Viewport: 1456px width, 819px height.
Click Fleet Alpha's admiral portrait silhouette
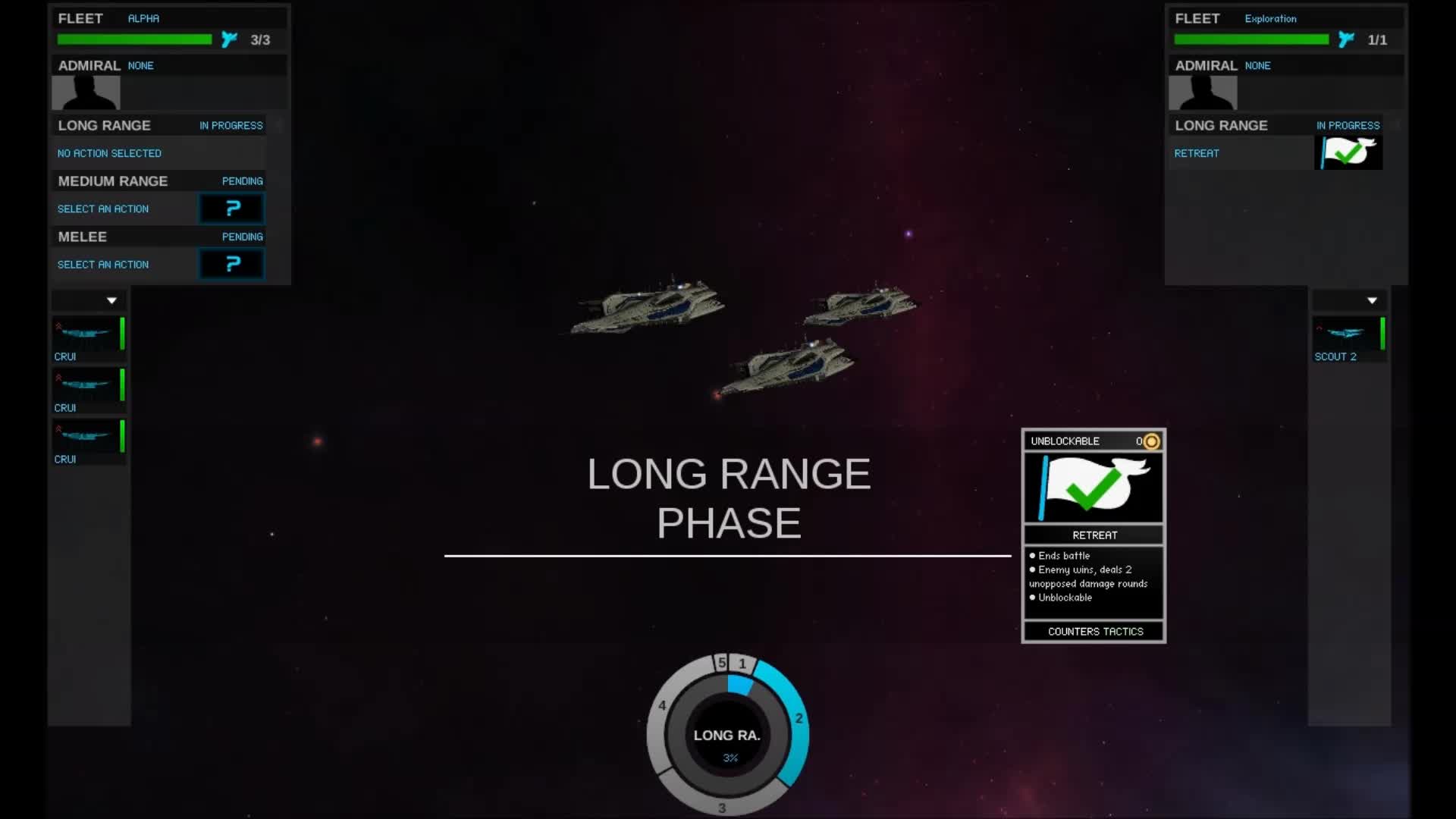pyautogui.click(x=86, y=93)
